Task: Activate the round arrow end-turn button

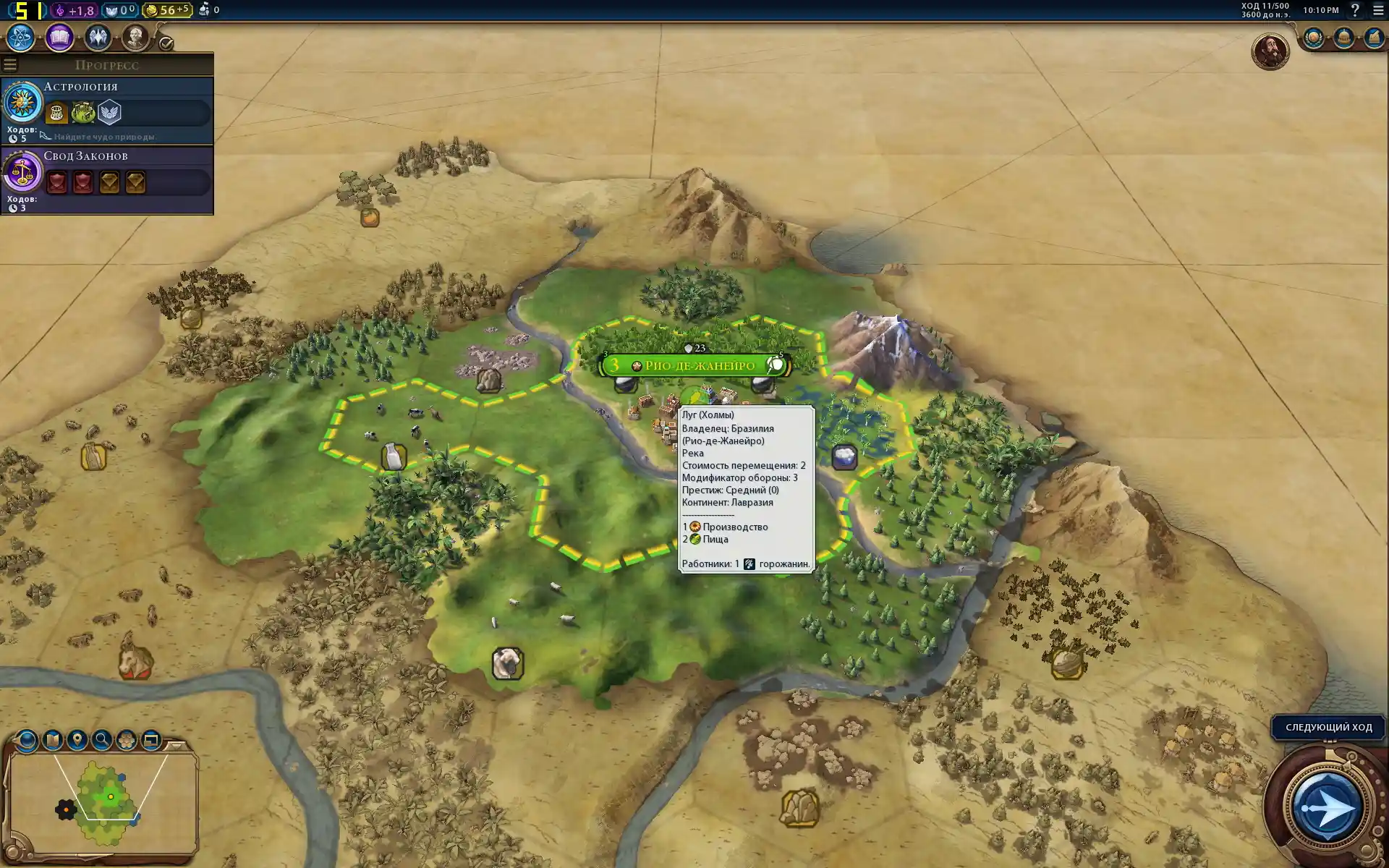Action: tap(1326, 807)
